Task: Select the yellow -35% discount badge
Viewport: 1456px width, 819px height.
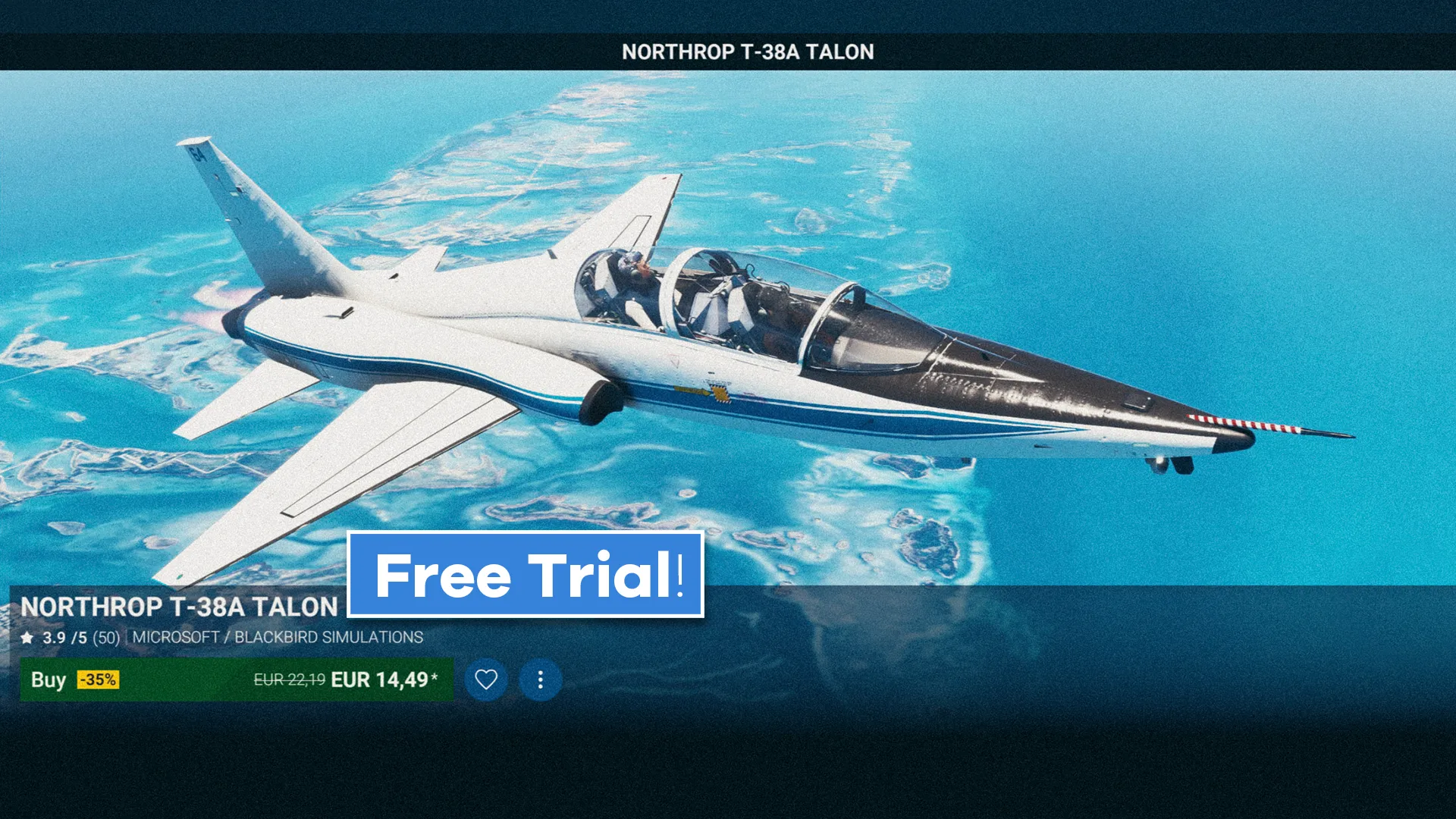Action: coord(98,679)
